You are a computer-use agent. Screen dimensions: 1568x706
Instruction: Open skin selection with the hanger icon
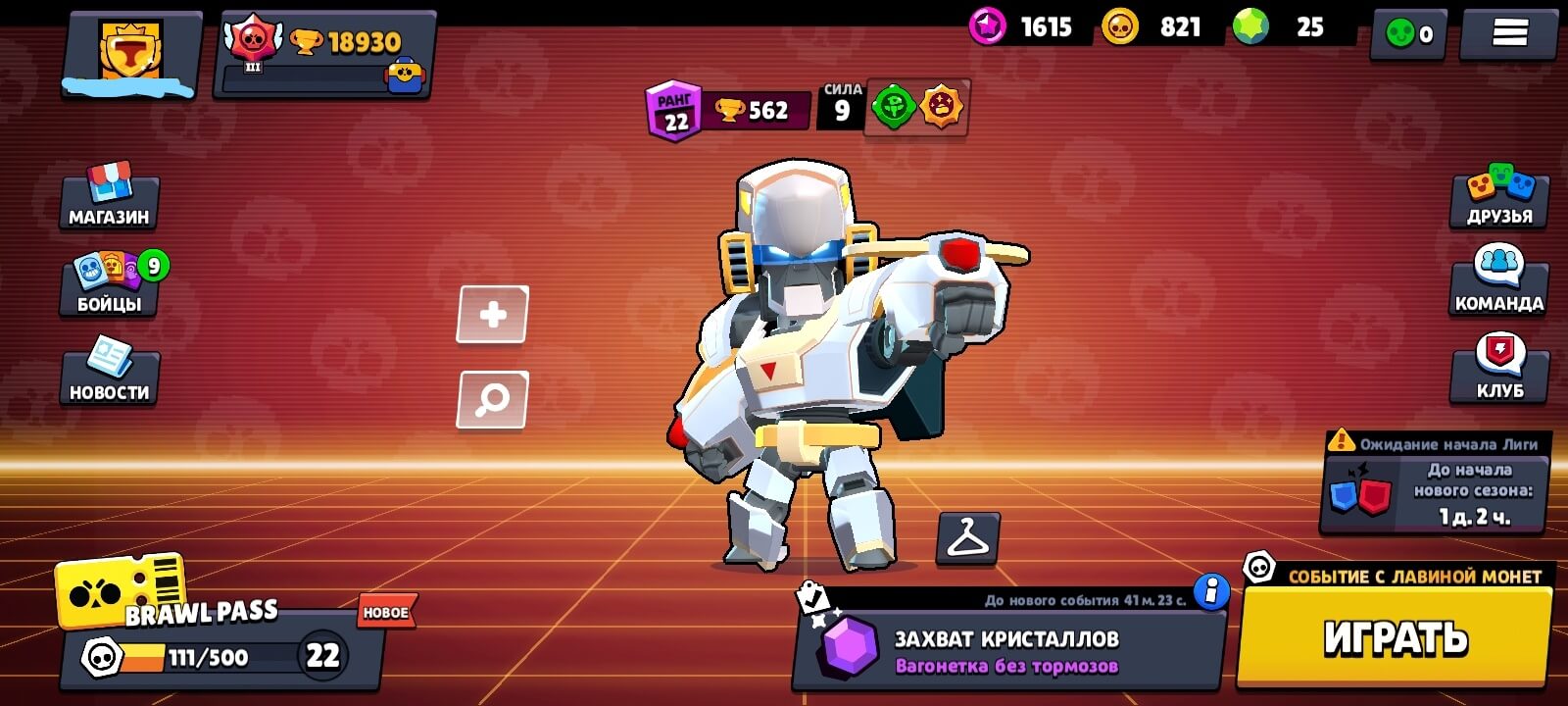tap(967, 538)
